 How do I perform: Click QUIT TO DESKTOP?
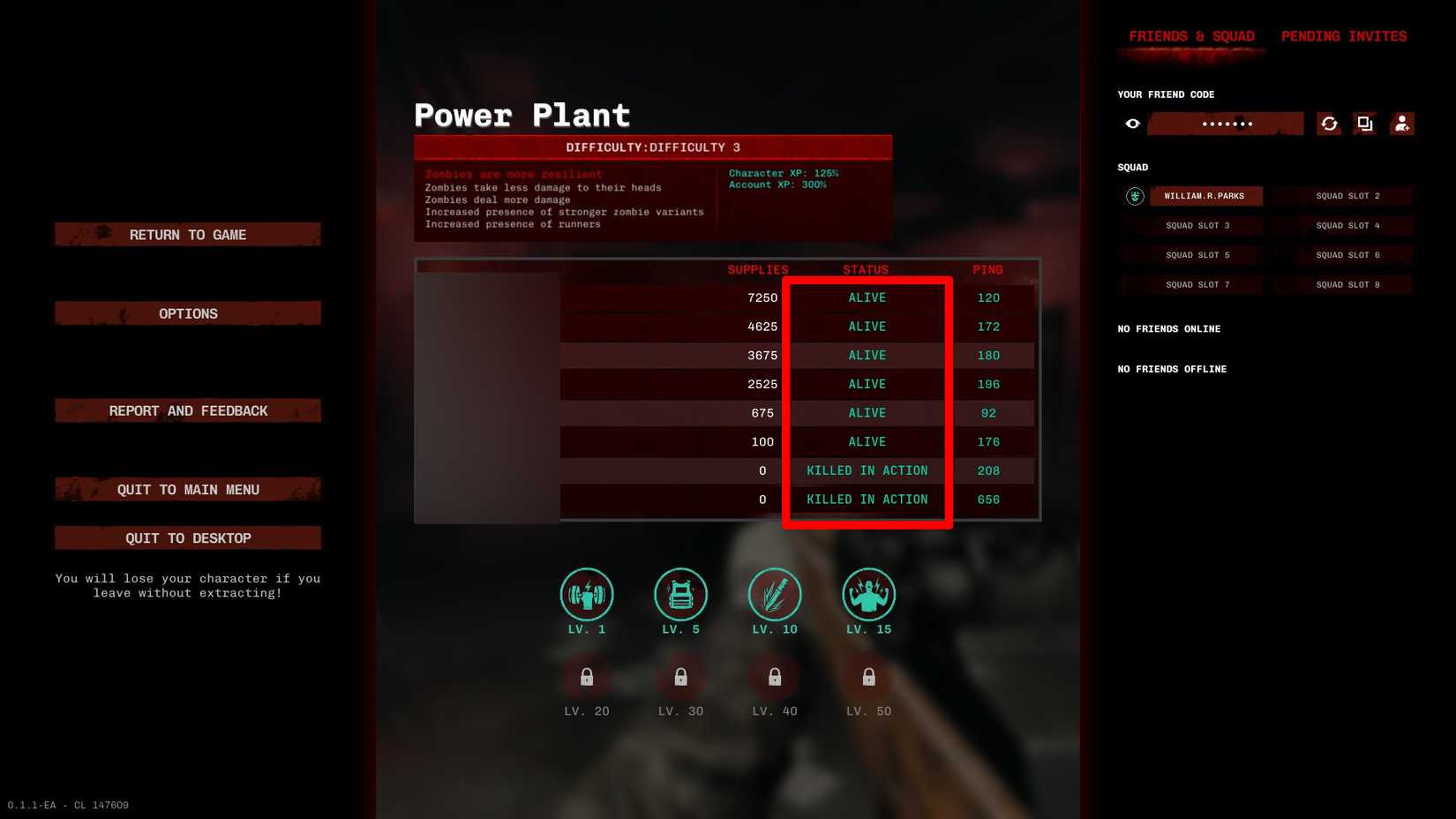[x=188, y=537]
